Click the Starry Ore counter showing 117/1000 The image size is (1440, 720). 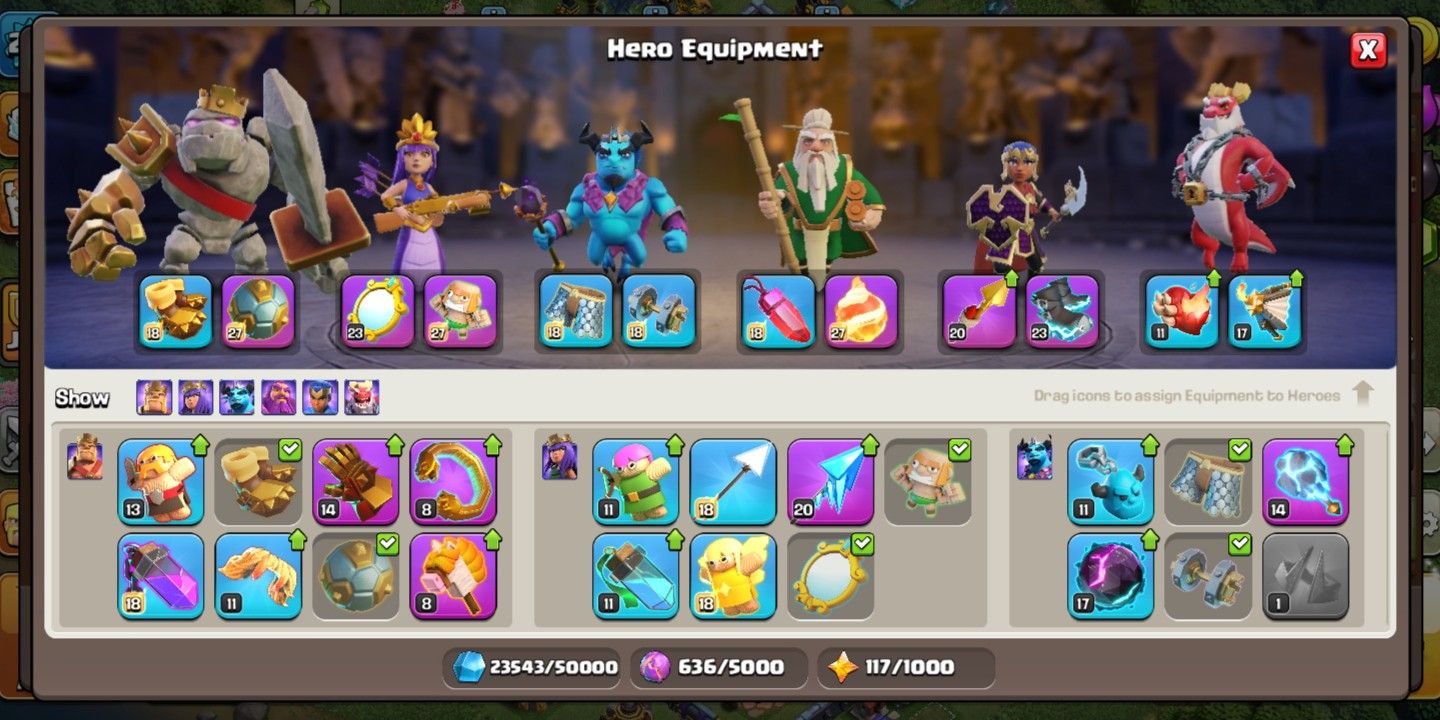(905, 667)
